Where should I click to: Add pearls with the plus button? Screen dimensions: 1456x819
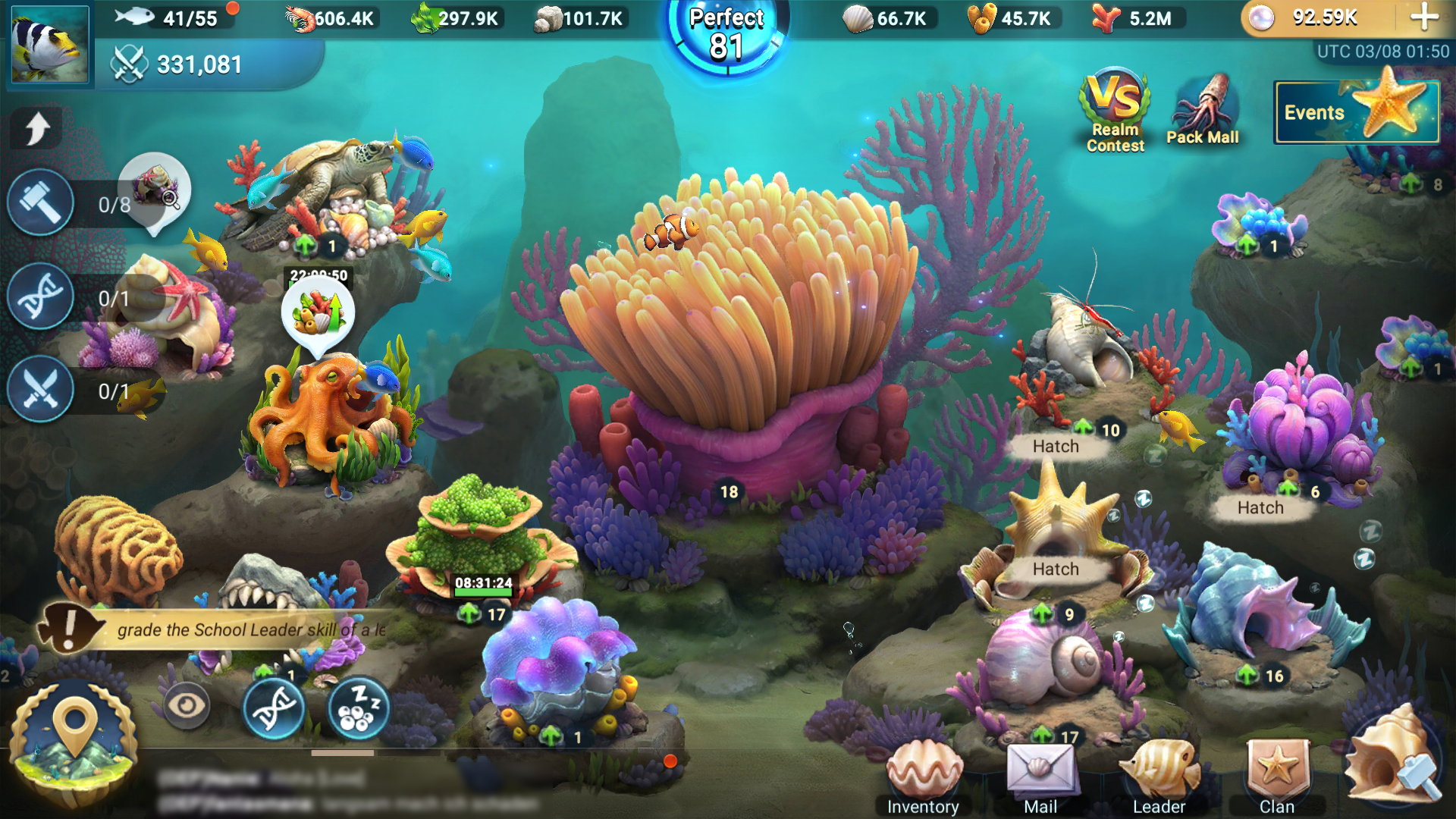(x=1424, y=17)
